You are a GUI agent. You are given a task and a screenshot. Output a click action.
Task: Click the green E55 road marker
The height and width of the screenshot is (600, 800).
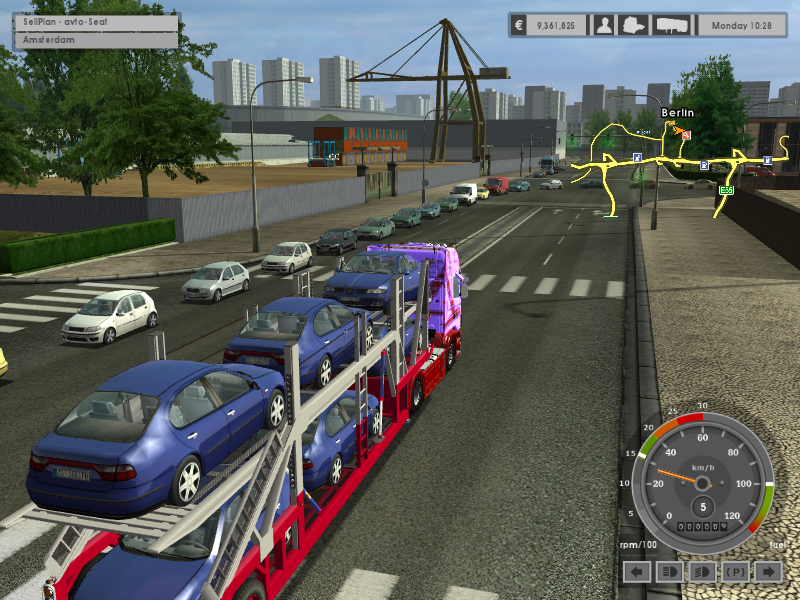[x=726, y=189]
